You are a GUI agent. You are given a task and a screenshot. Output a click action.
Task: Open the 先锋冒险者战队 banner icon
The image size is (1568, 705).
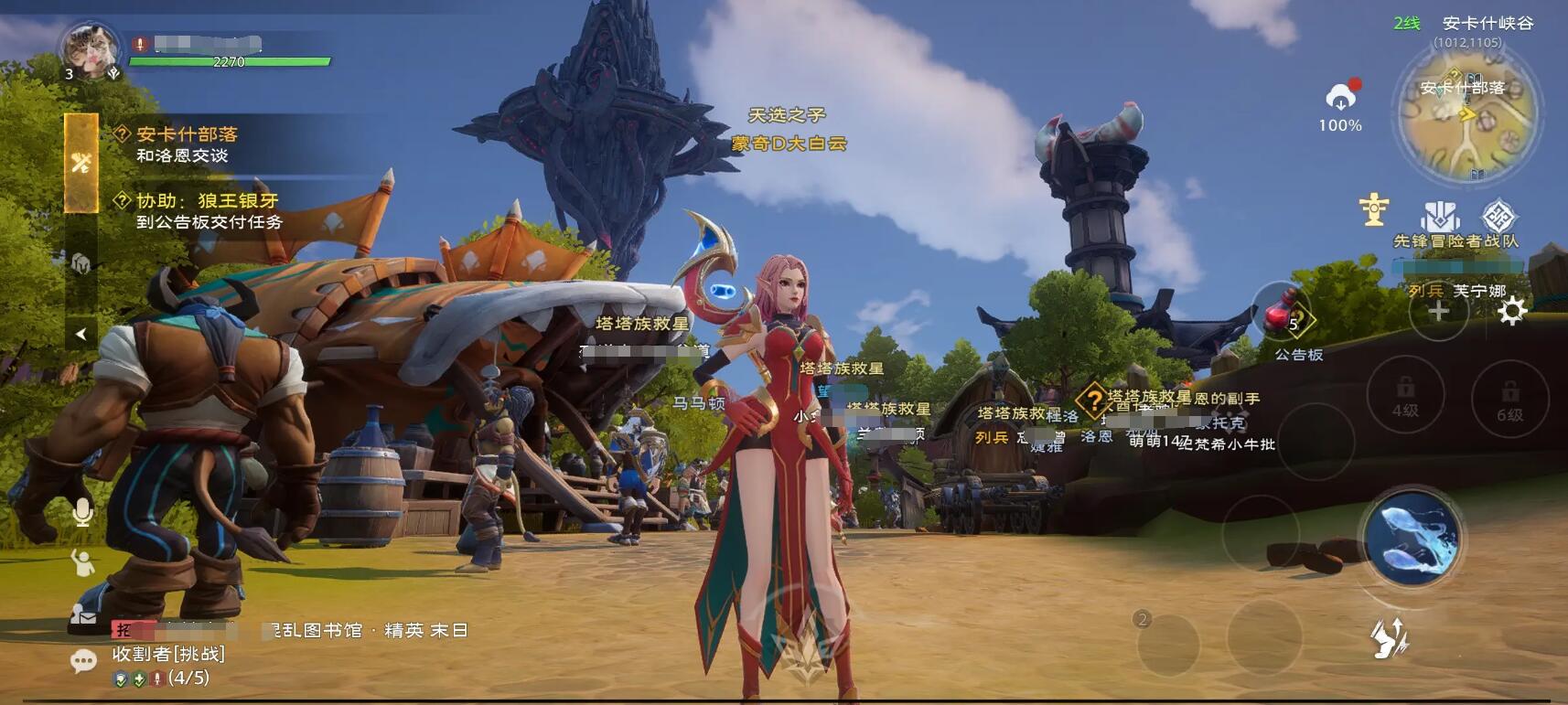click(x=1440, y=218)
